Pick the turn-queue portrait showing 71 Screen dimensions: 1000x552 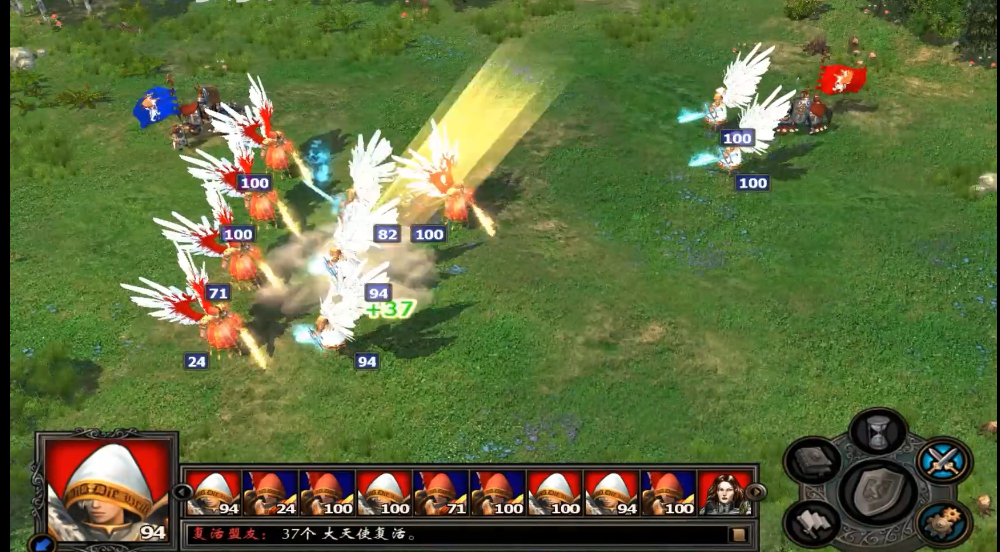click(442, 493)
